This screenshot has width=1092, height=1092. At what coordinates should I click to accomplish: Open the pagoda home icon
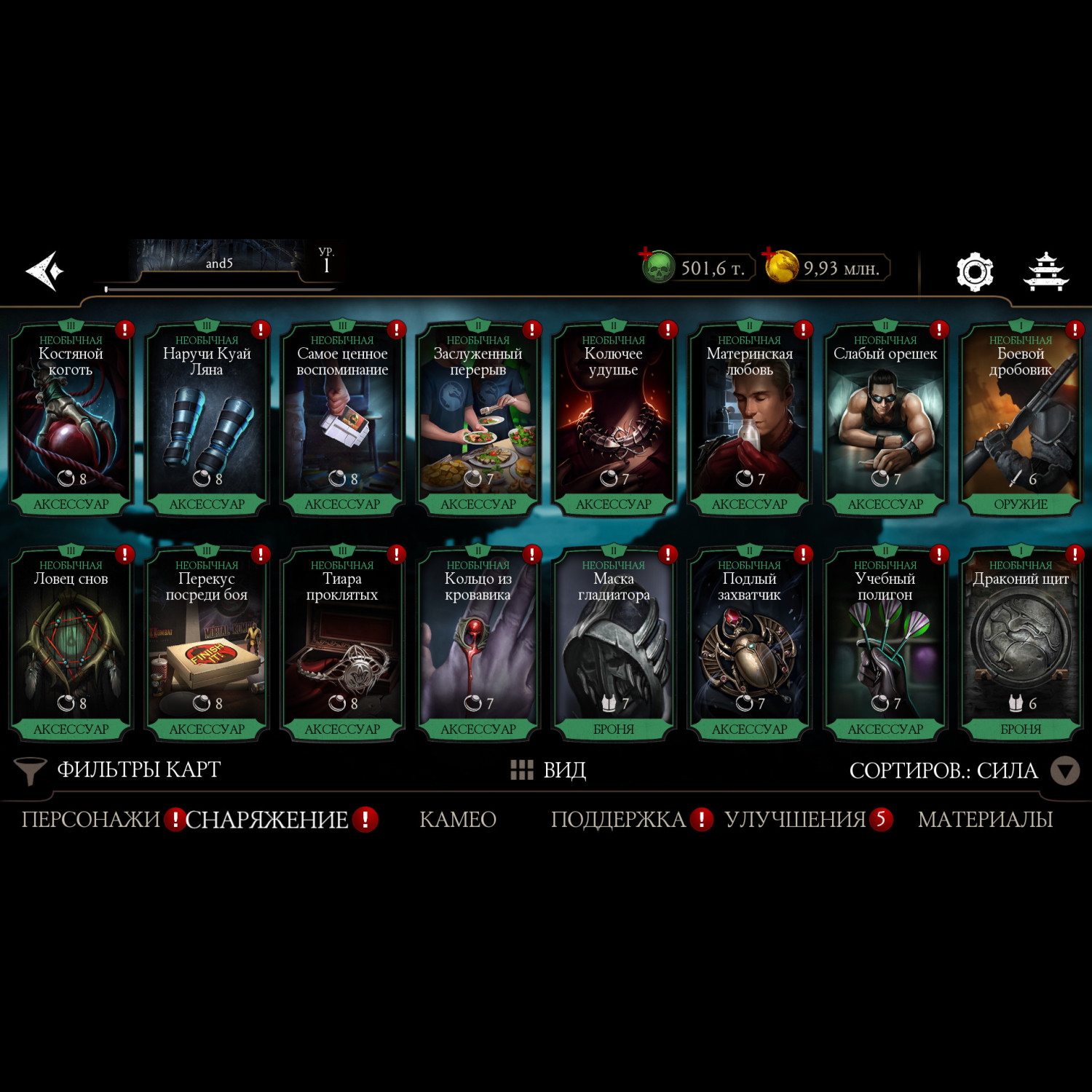click(x=1045, y=272)
